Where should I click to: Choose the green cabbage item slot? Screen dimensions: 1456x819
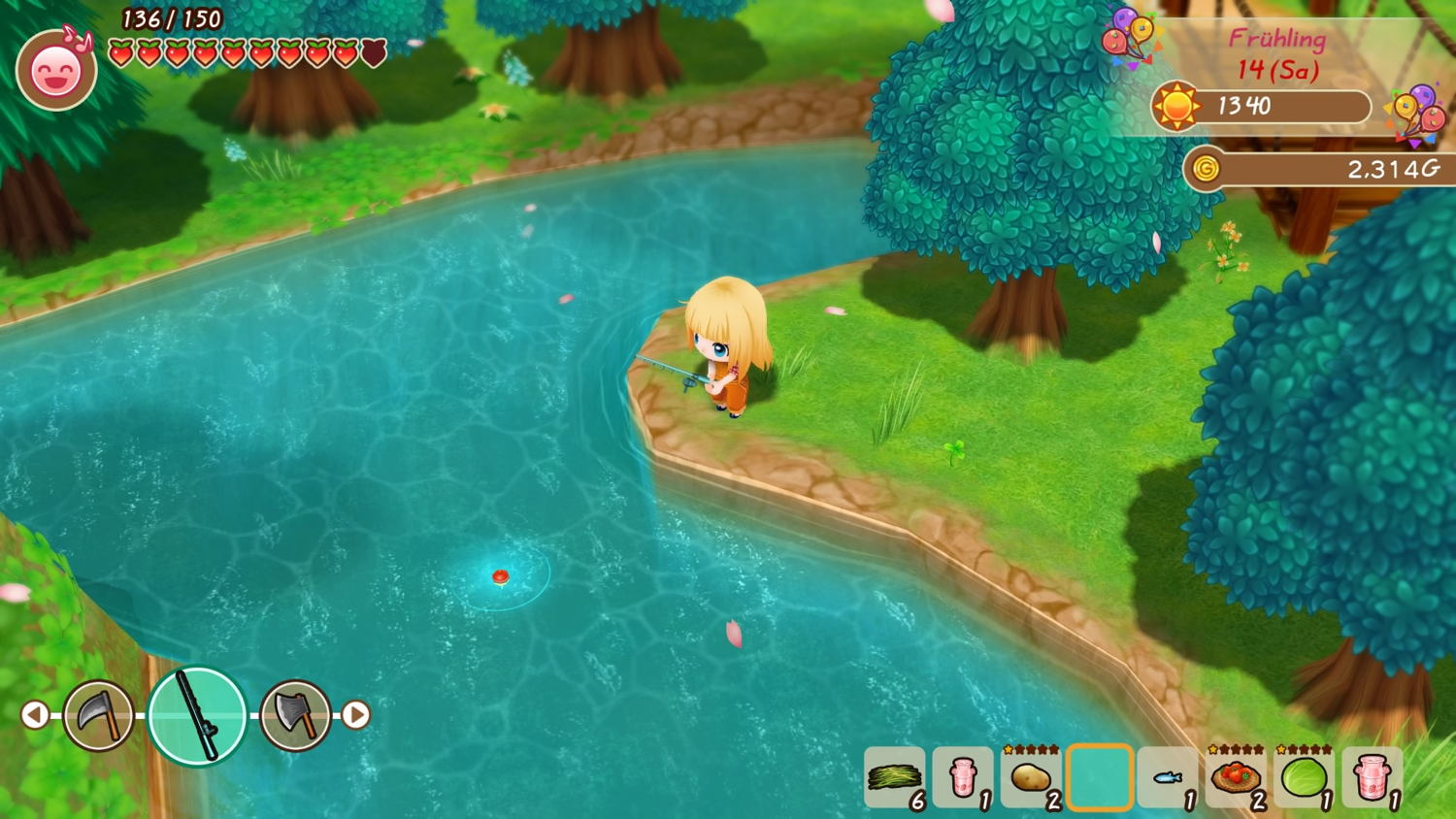(1304, 777)
